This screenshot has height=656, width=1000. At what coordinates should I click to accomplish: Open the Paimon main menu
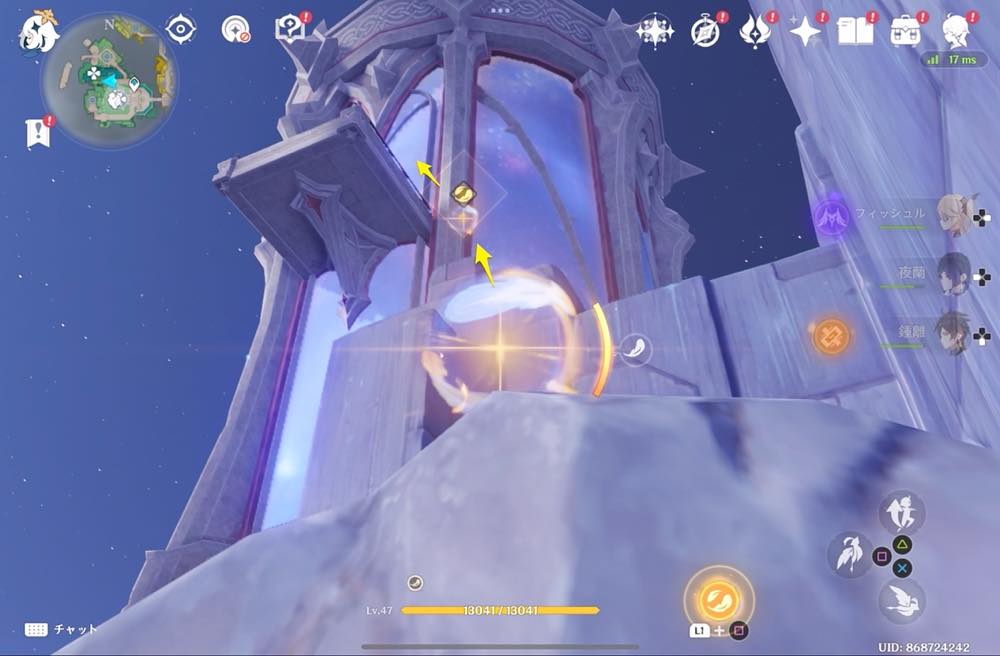pos(39,31)
